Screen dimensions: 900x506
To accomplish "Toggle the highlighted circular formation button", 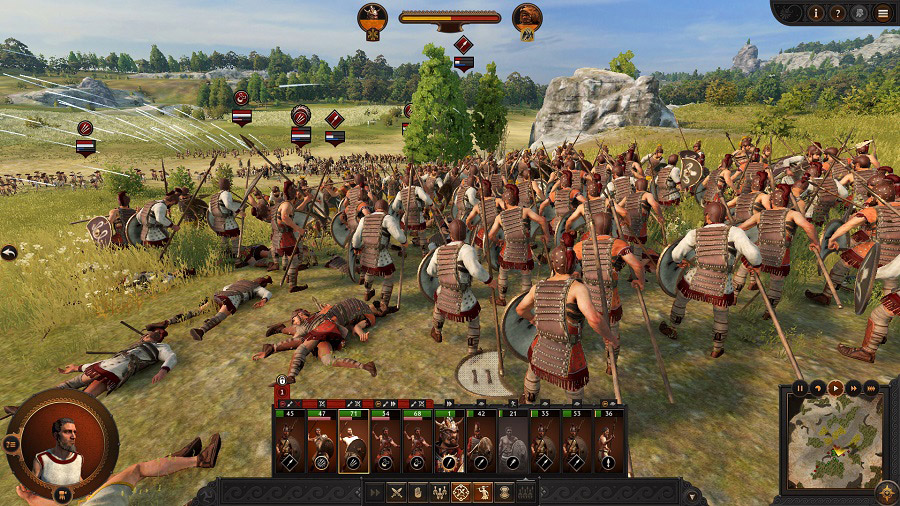I will point(460,492).
